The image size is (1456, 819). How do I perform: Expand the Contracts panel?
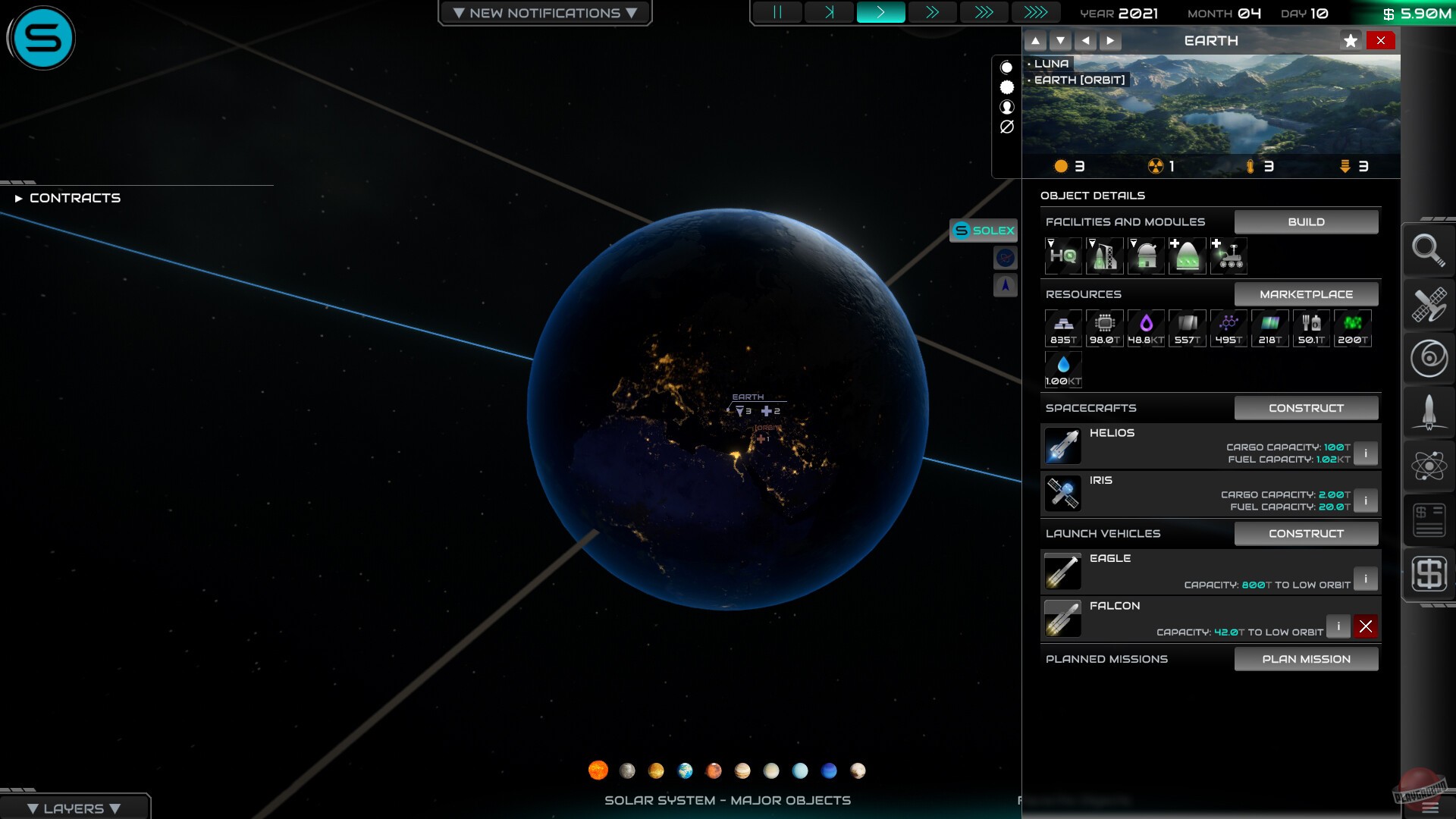point(74,198)
